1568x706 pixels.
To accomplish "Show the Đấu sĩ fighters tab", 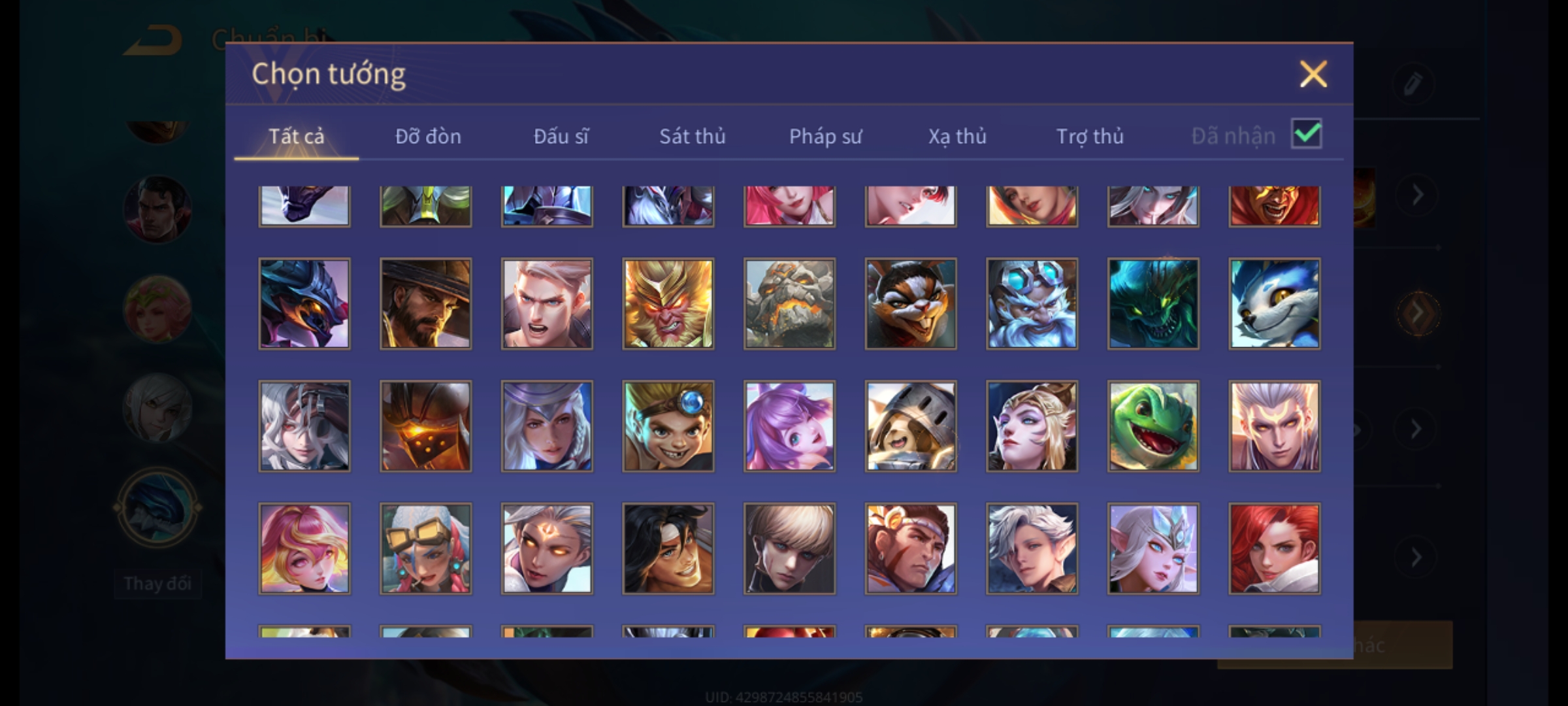I will point(561,136).
